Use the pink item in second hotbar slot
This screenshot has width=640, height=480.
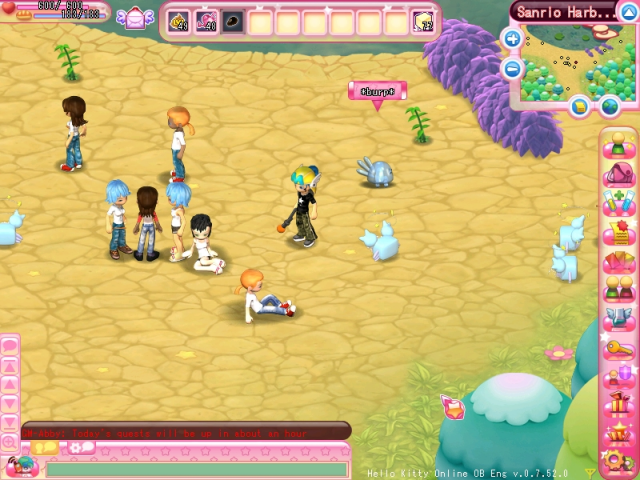pyautogui.click(x=206, y=21)
